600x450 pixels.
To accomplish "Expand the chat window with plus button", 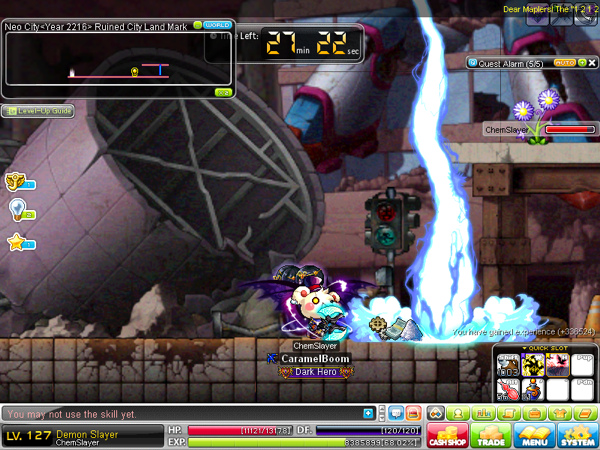I will tap(369, 413).
